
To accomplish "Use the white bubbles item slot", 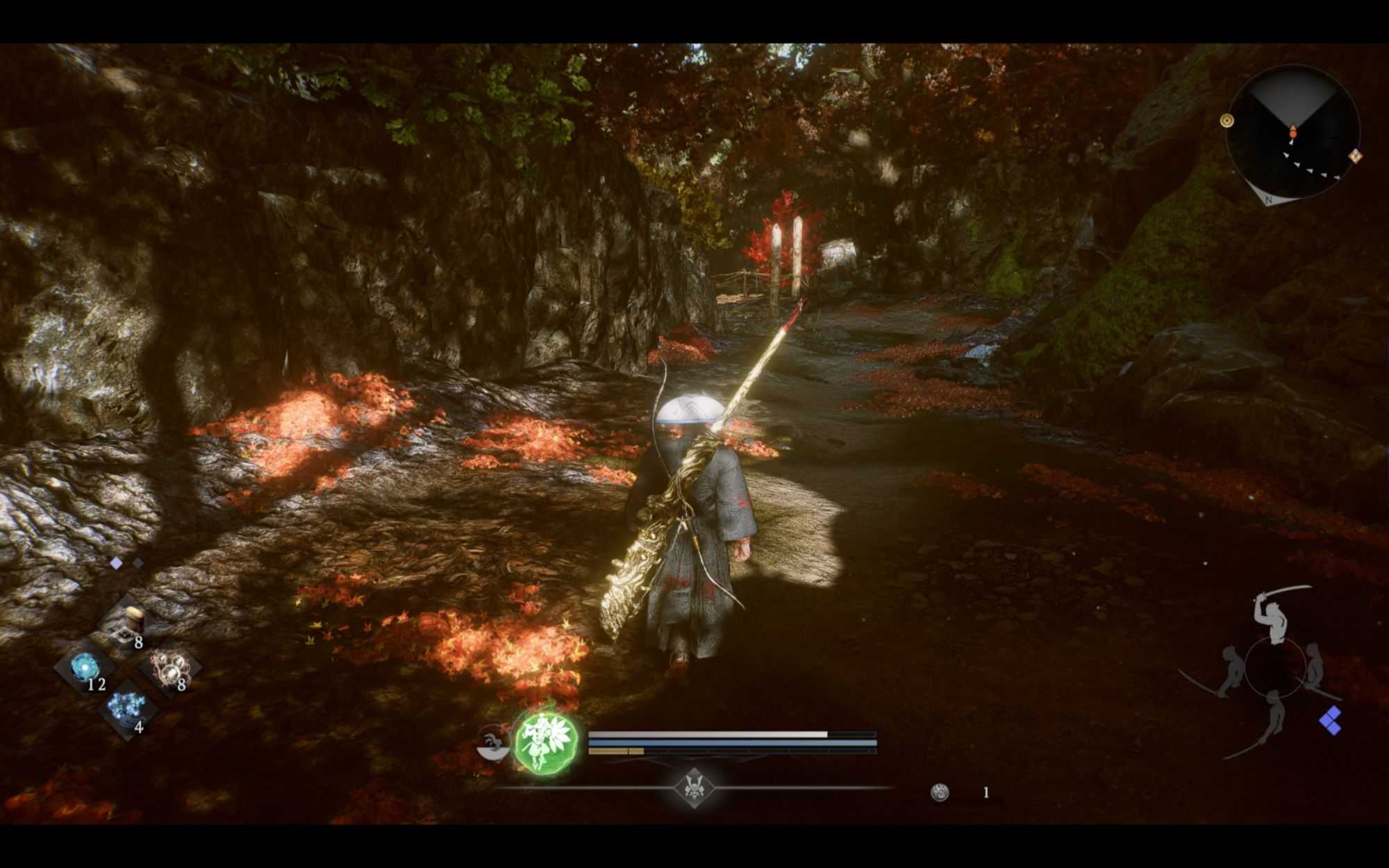I will pos(171,668).
